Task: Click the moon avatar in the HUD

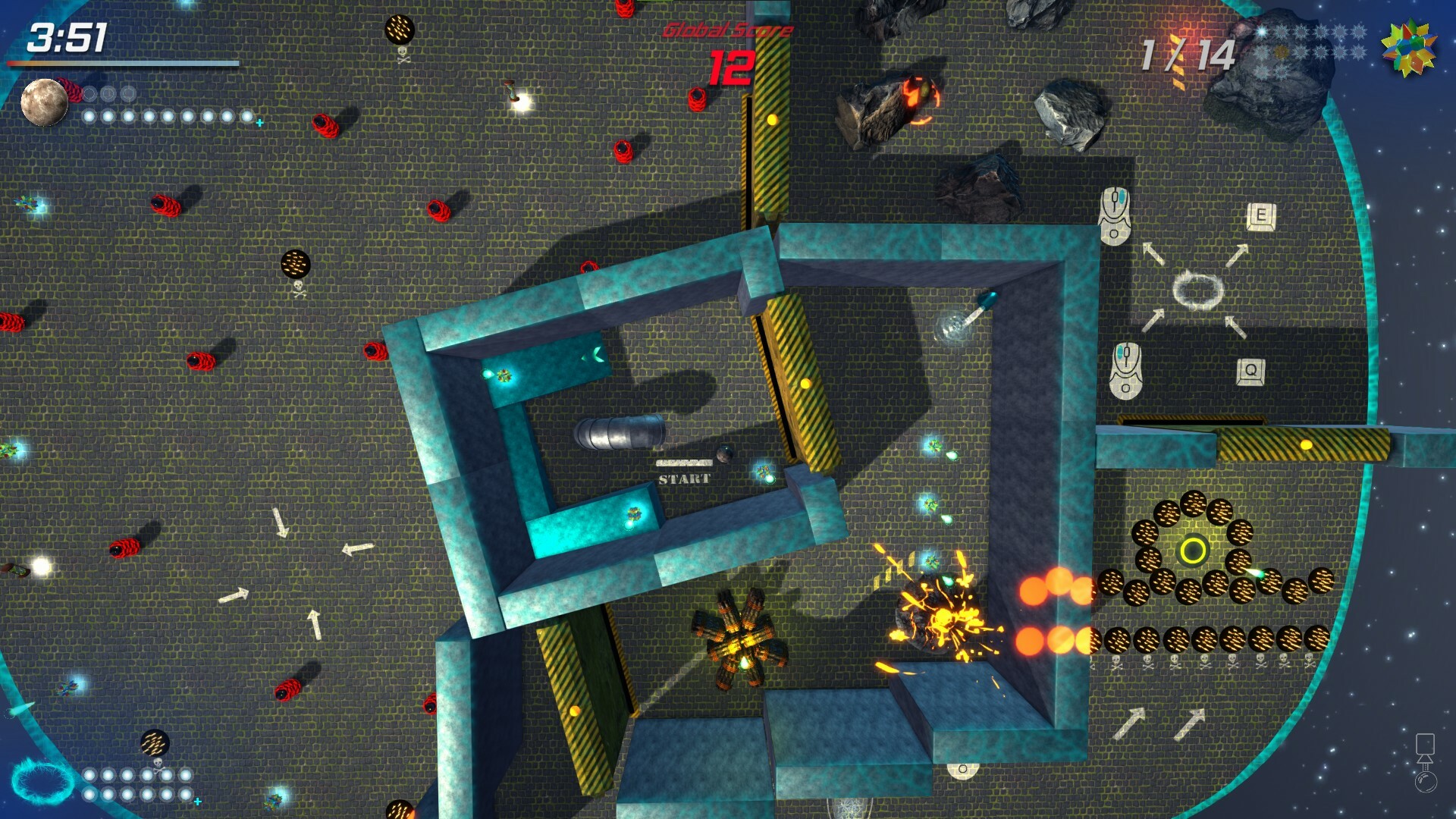Action: 45,102
